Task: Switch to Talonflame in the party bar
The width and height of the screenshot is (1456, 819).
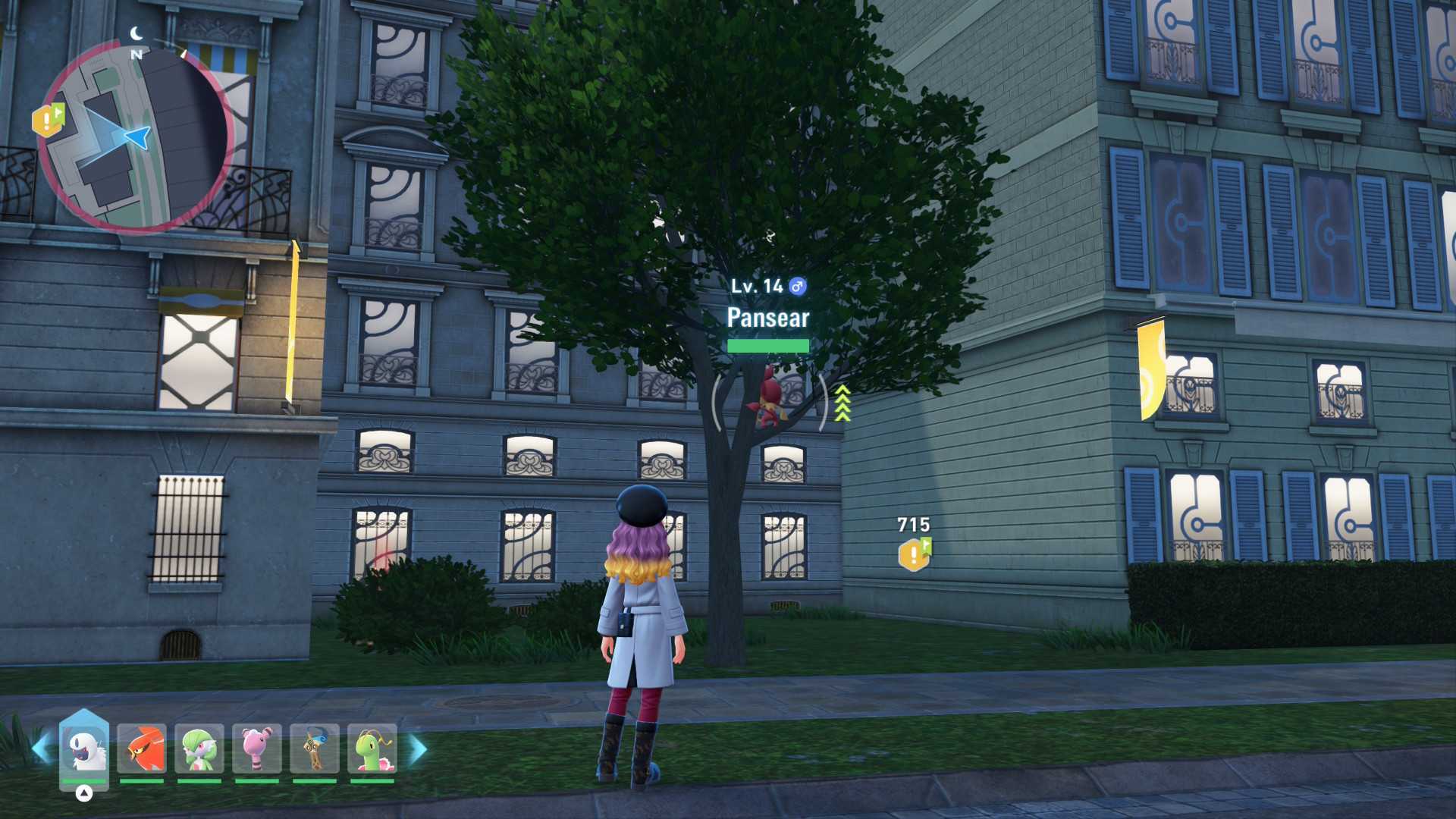Action: coord(142,748)
